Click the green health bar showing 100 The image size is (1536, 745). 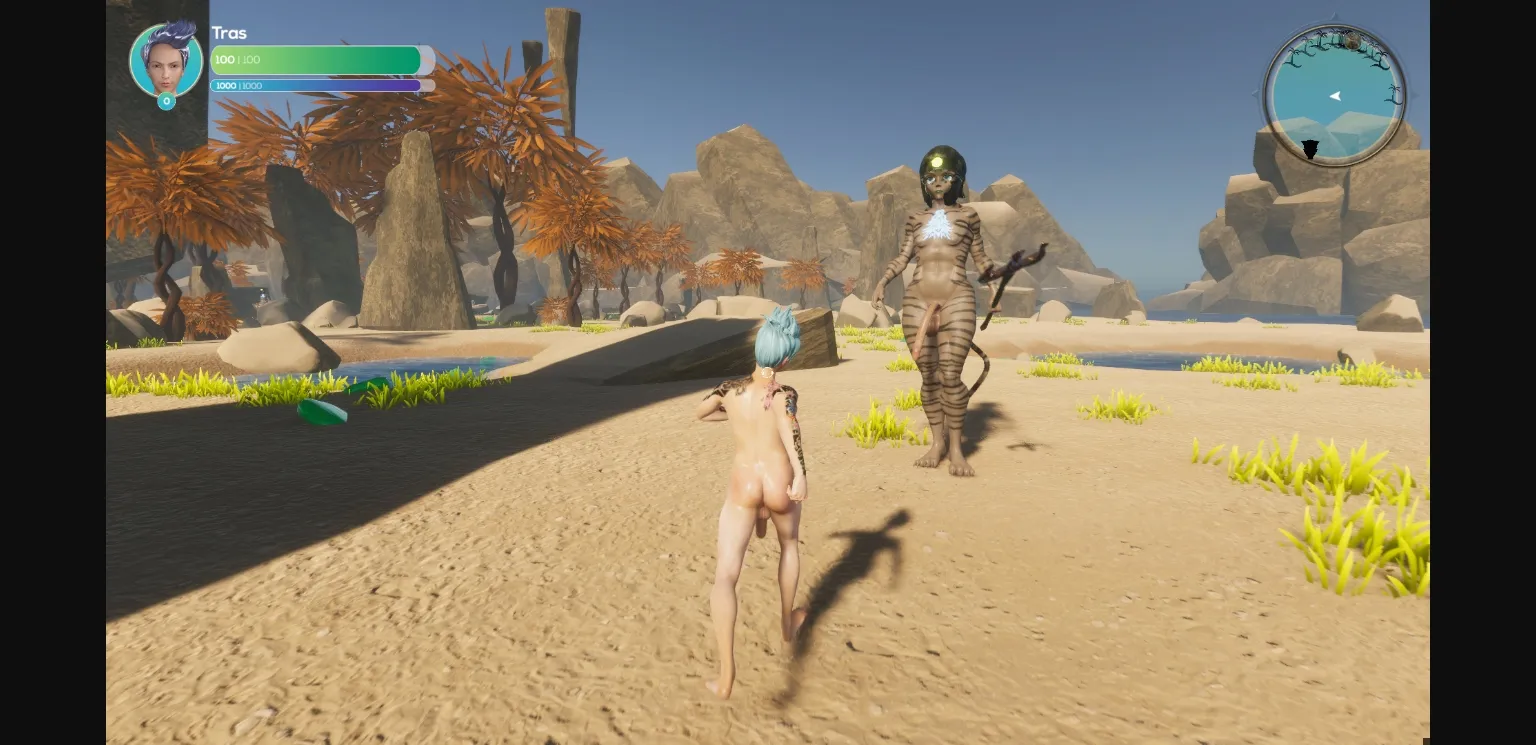click(x=316, y=60)
